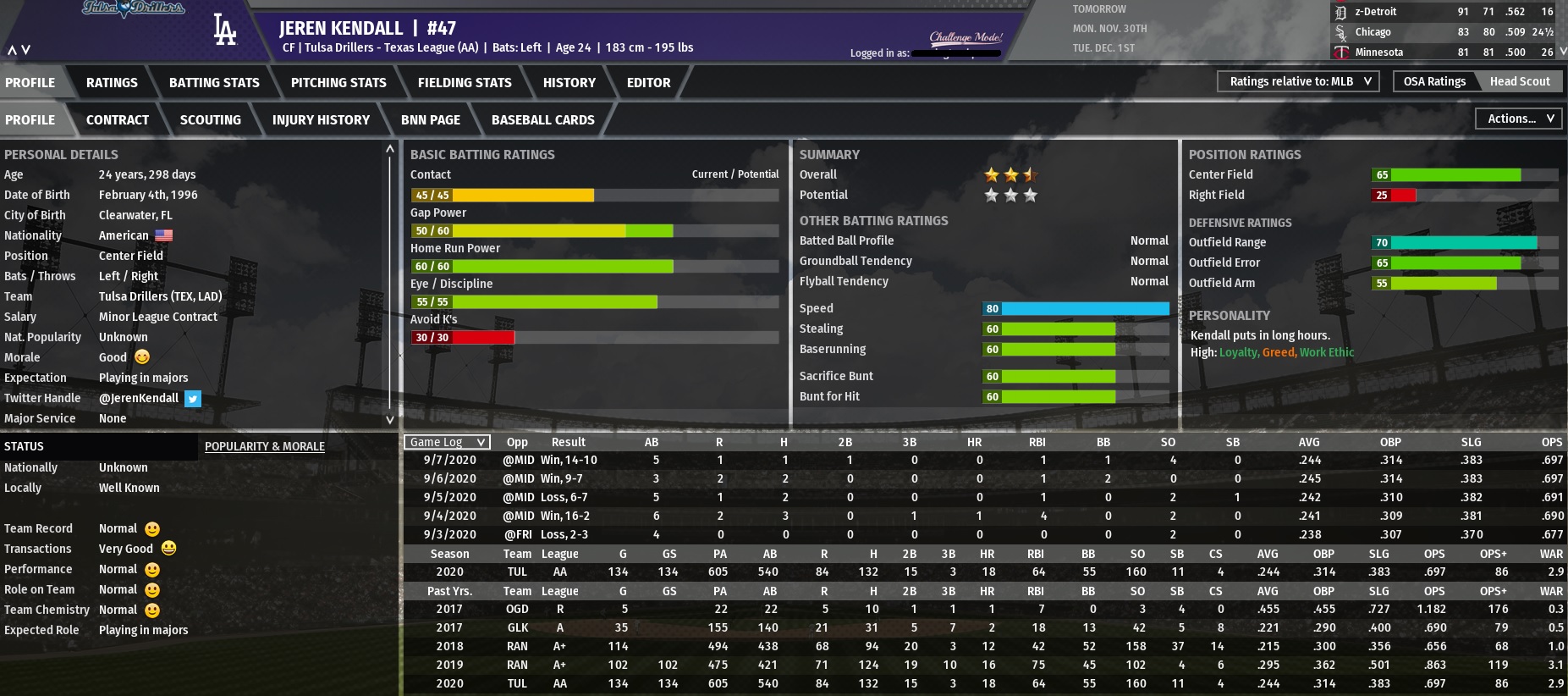
Task: Select OSA Ratings toggle
Action: coord(1434,81)
